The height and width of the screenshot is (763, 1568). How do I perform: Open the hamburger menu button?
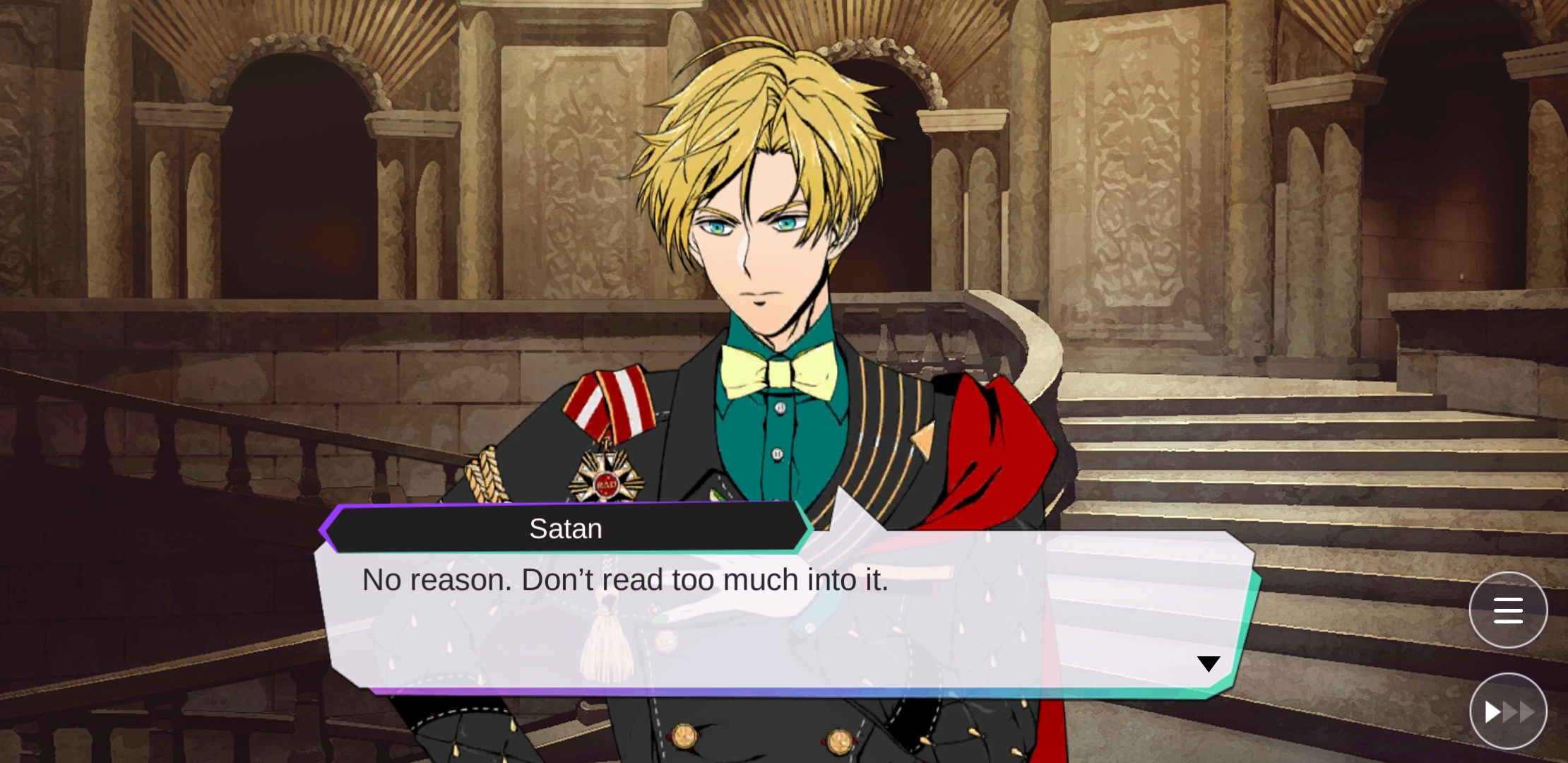1508,610
